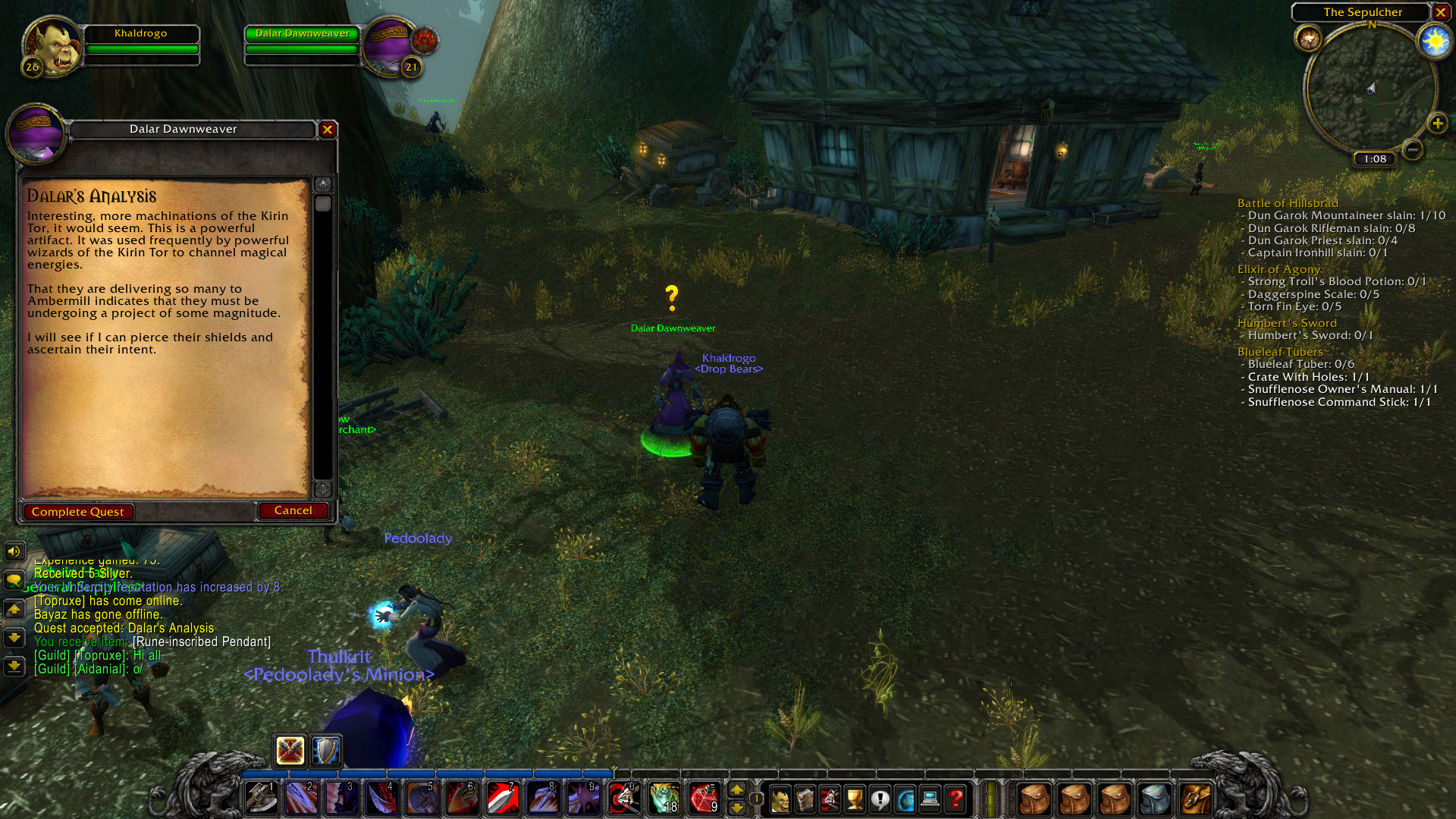The height and width of the screenshot is (819, 1456).
Task: Open the character info orc portrait icon
Action: [780, 798]
